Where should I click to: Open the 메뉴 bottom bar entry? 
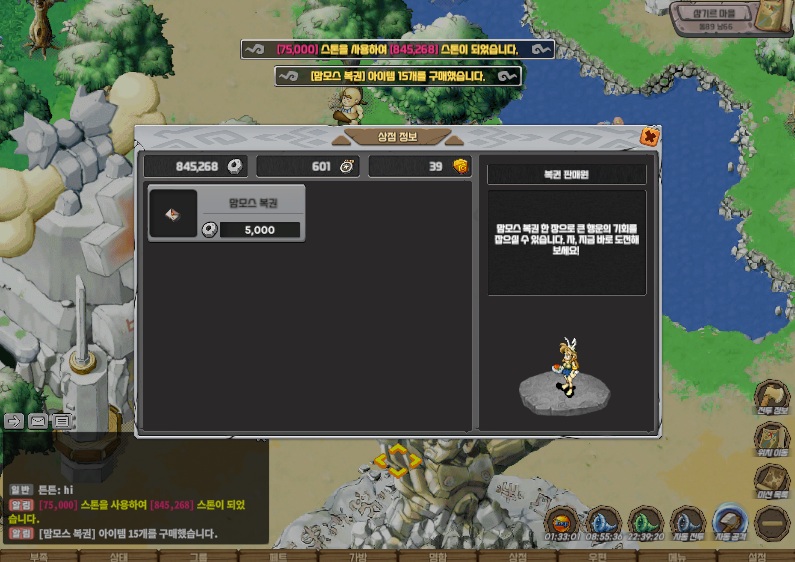click(x=677, y=556)
